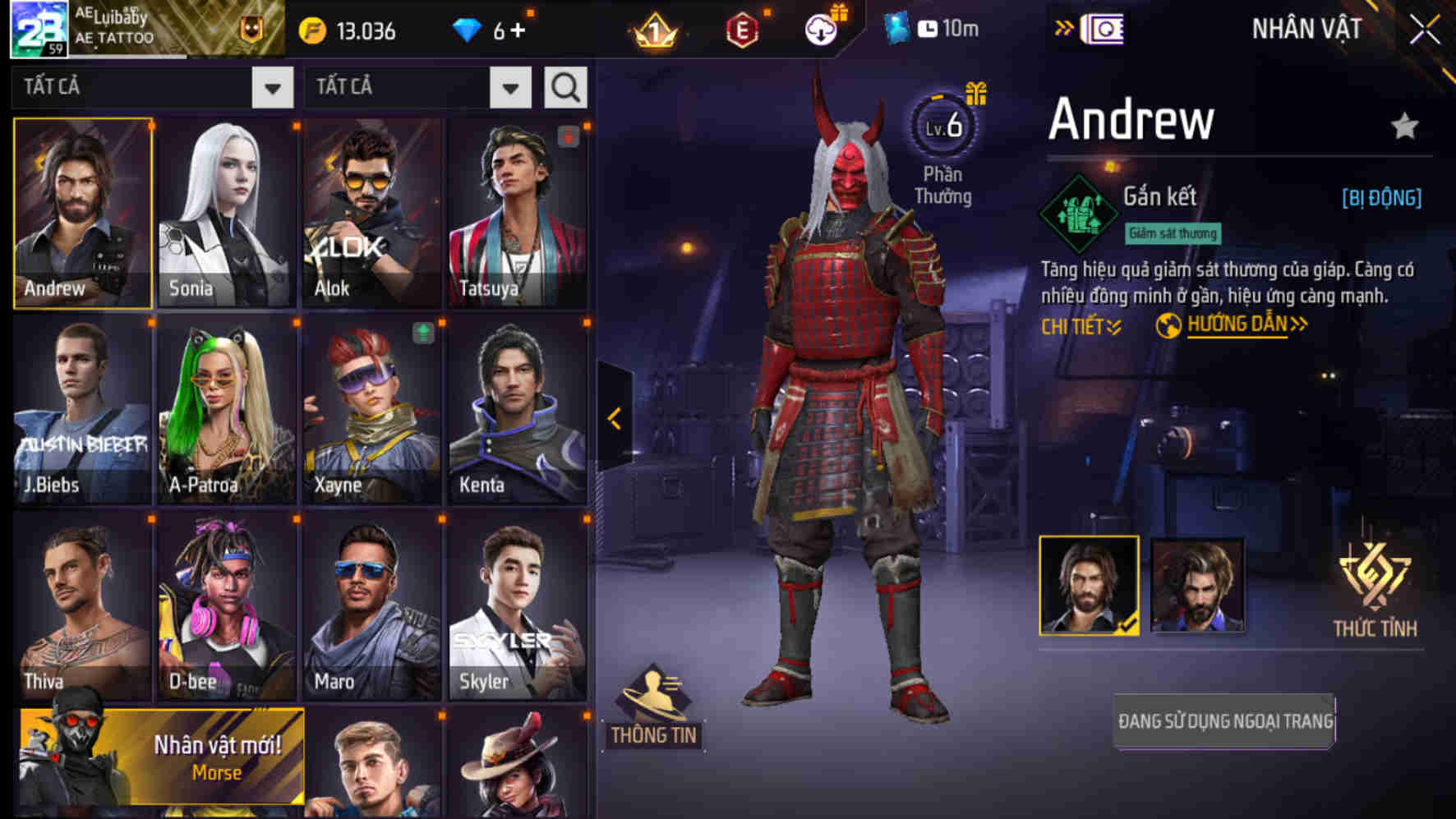Collapse the character list with the left arrow

pyautogui.click(x=614, y=417)
